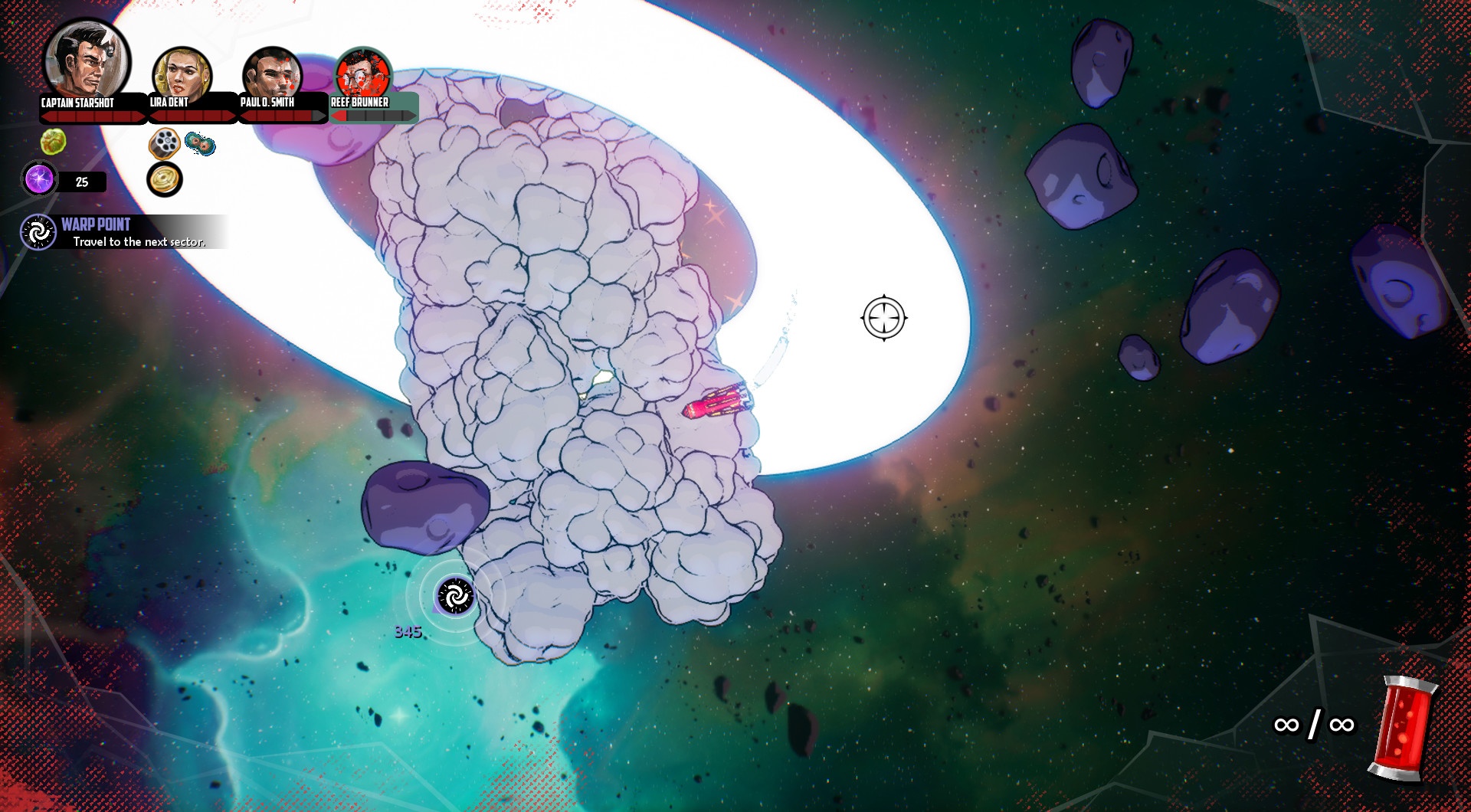Select Captain Starshot's portrait

[x=87, y=61]
